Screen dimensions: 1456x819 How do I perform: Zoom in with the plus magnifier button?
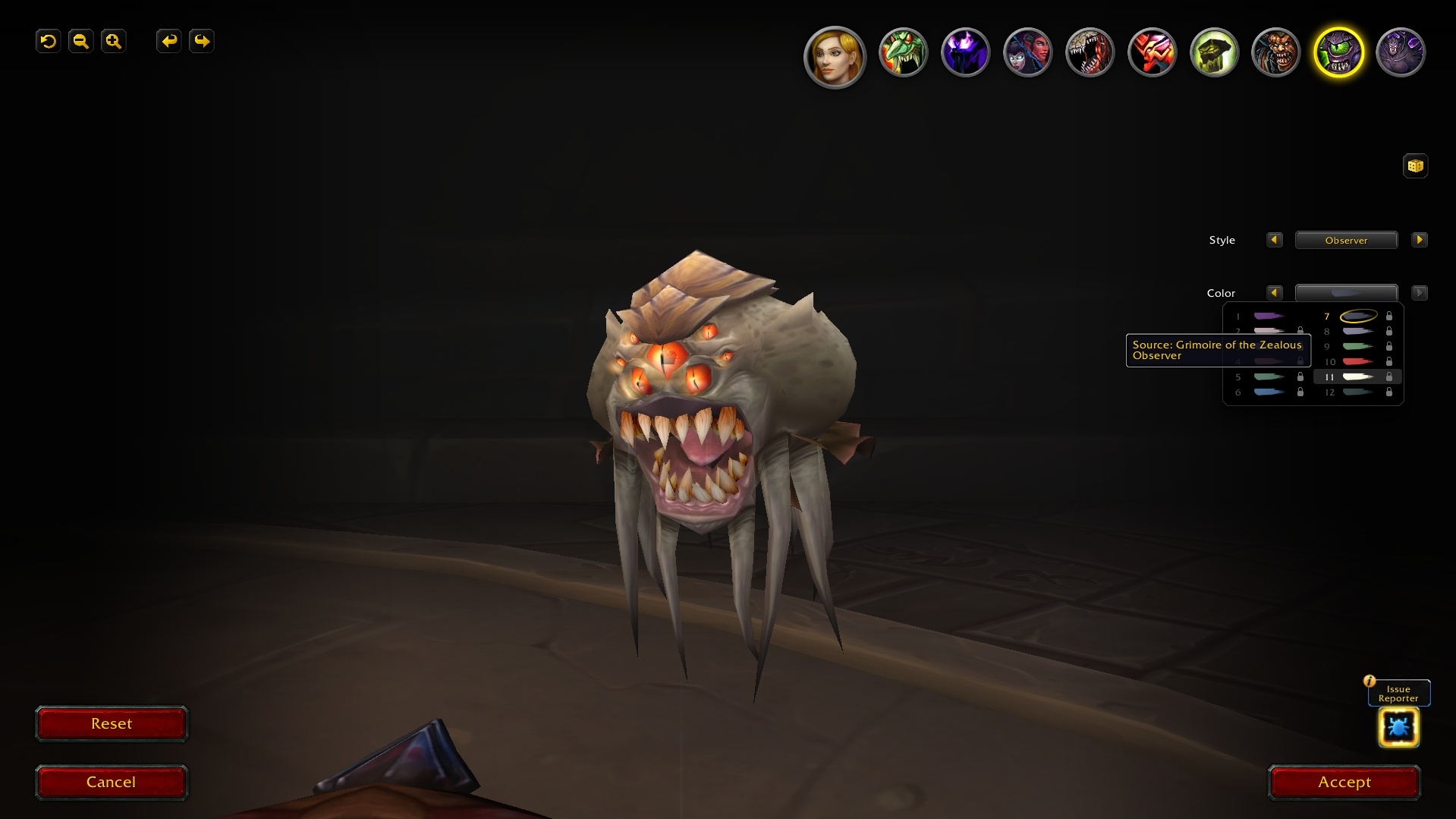(114, 41)
